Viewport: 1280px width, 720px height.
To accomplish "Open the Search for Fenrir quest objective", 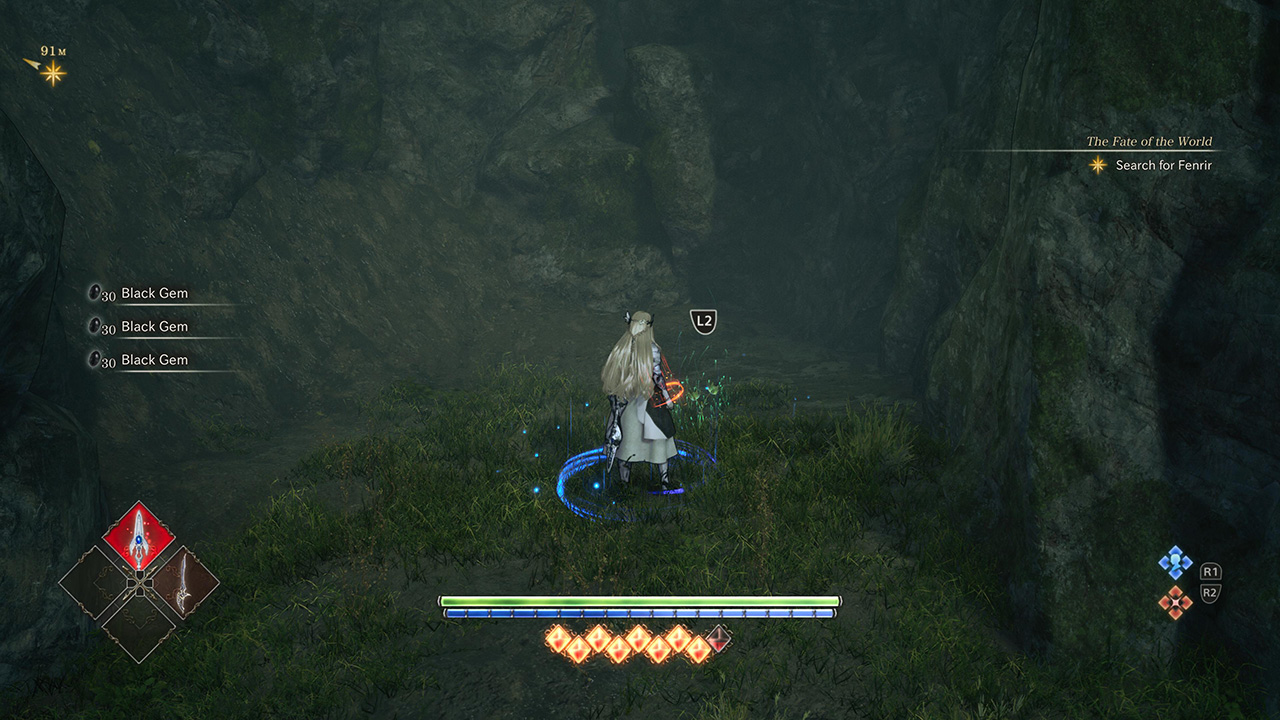I will pos(1163,165).
